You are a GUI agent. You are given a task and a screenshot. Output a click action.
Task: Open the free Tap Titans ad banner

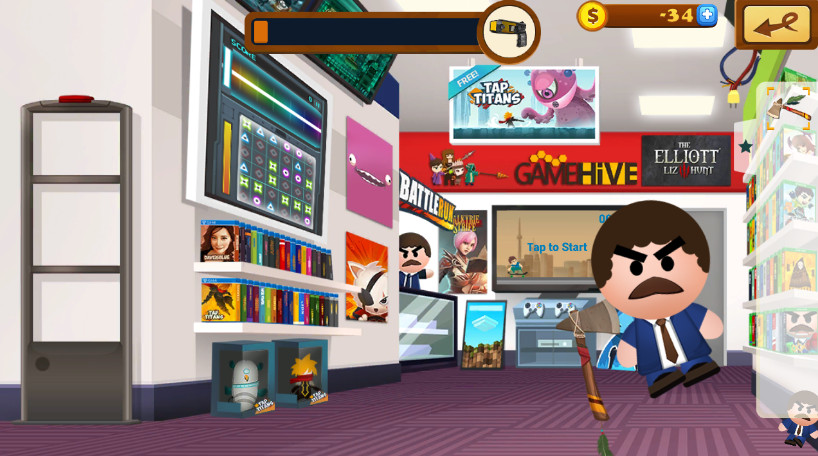coord(524,104)
